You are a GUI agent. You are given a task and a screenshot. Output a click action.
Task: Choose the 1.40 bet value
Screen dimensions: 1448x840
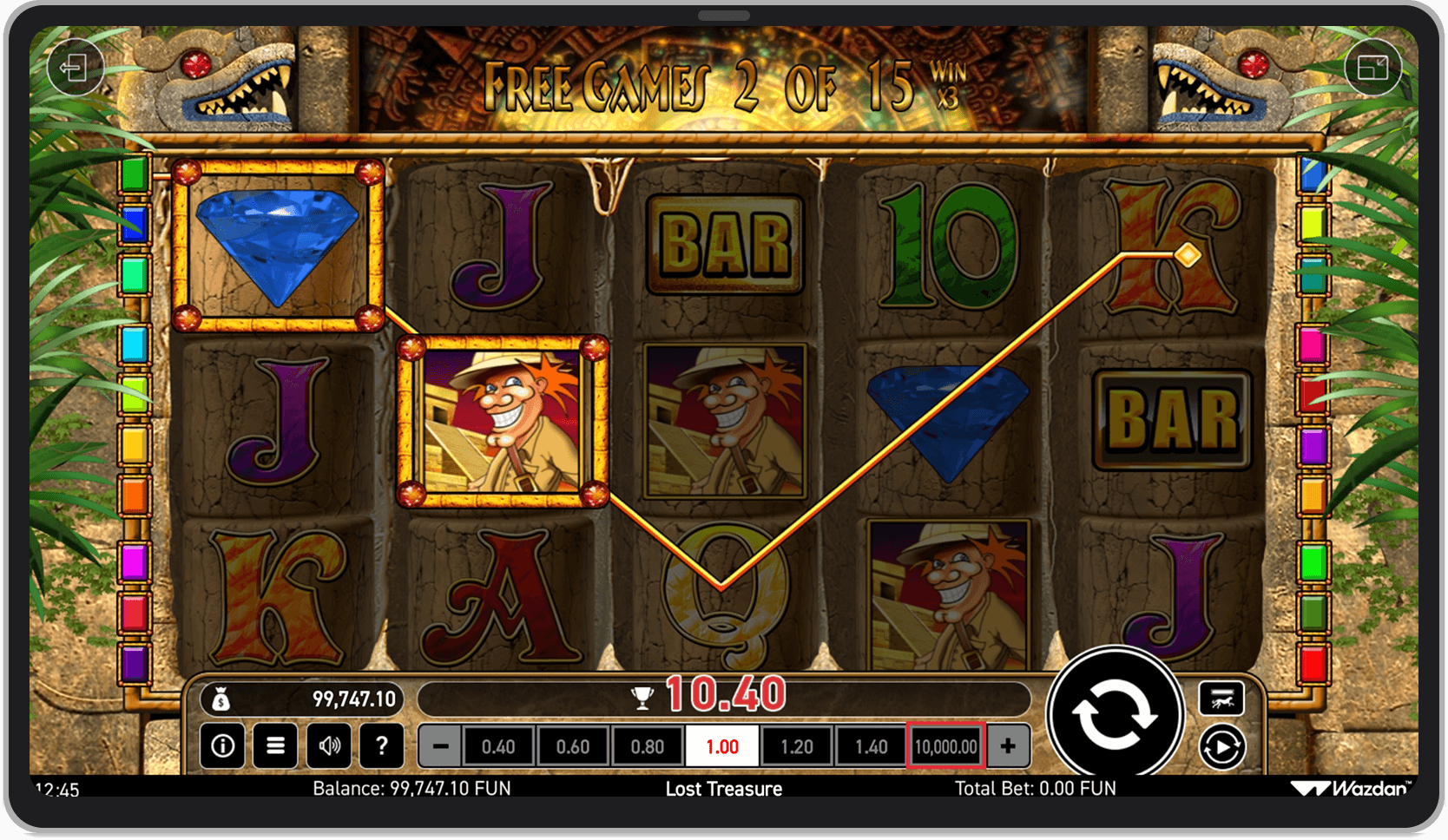871,745
